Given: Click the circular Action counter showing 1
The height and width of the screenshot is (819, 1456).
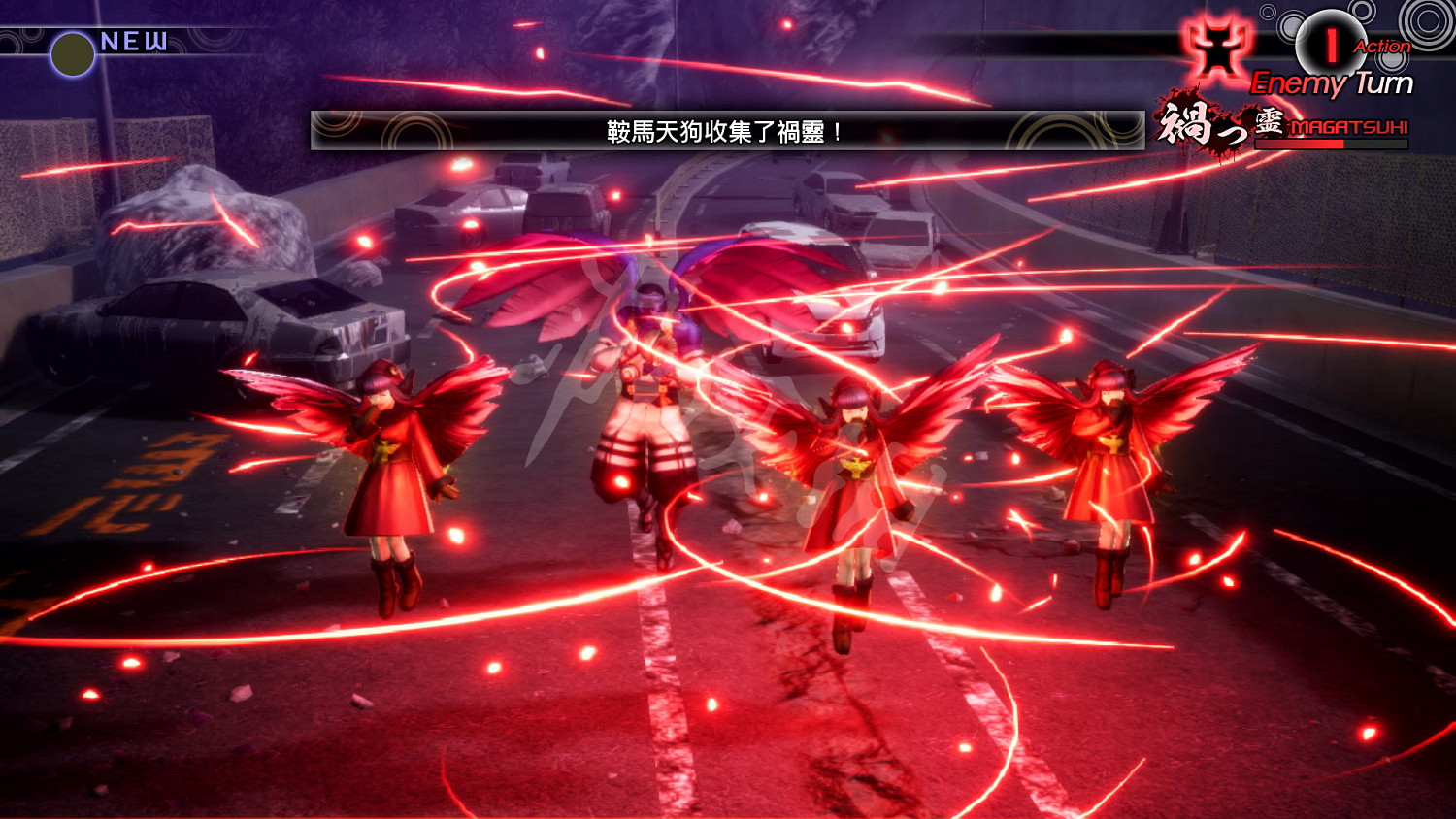Looking at the screenshot, I should (1327, 45).
